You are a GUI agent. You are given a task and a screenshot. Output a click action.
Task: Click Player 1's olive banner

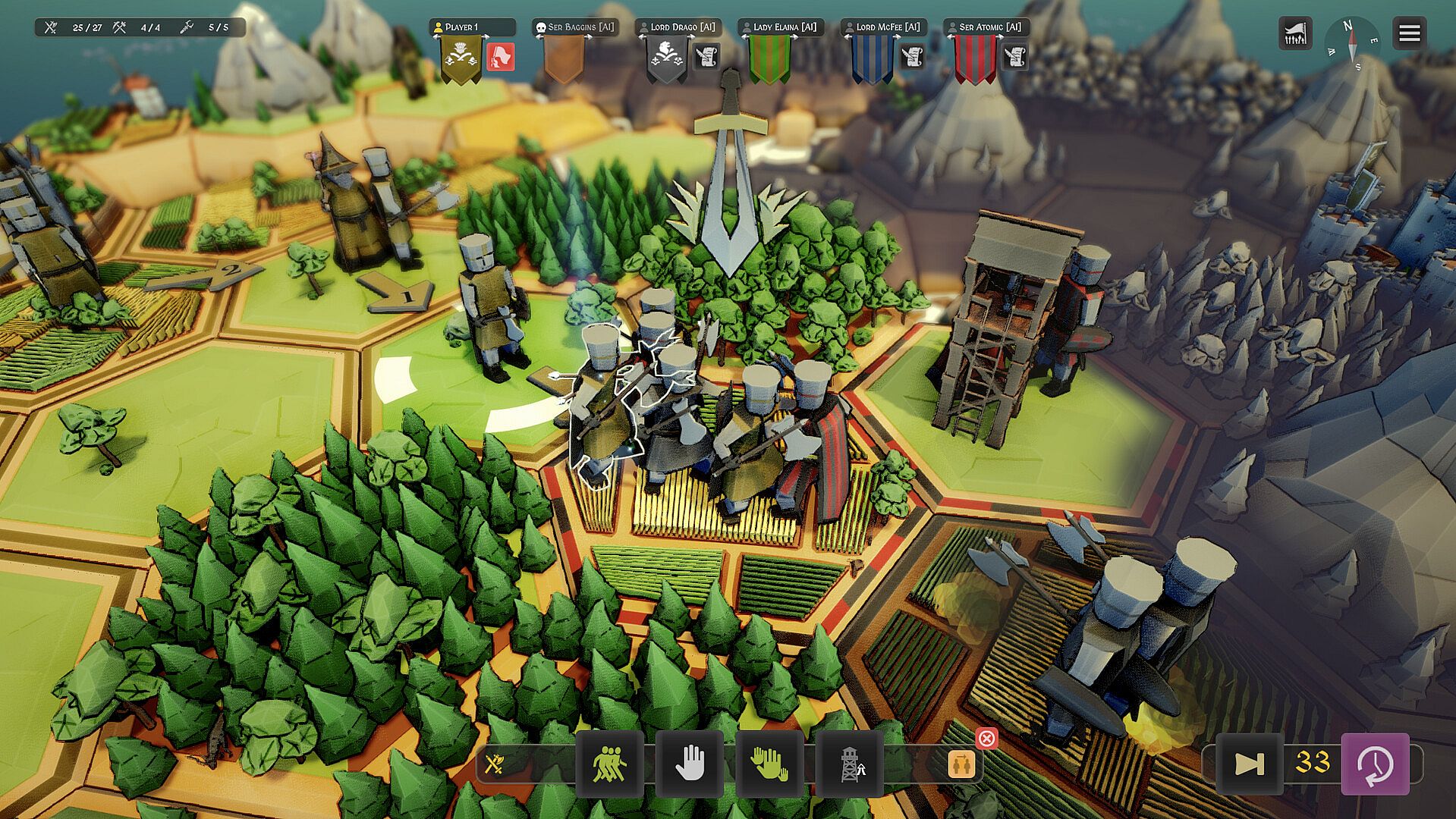(x=461, y=59)
